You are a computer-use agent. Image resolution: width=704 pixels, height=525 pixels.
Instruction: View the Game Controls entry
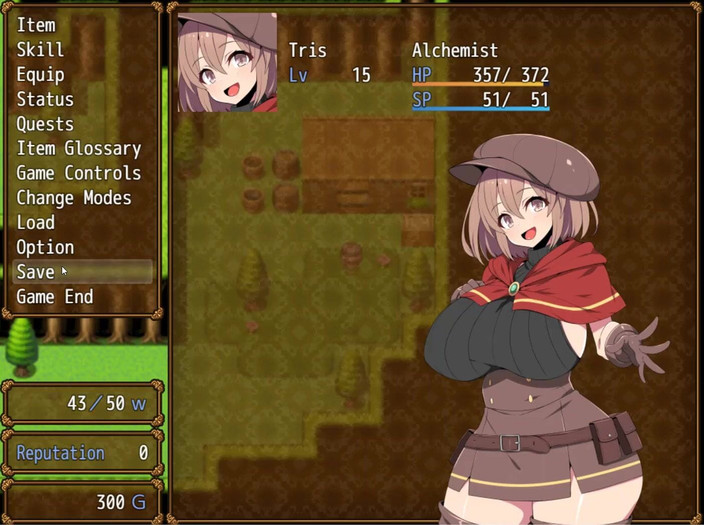coord(79,173)
